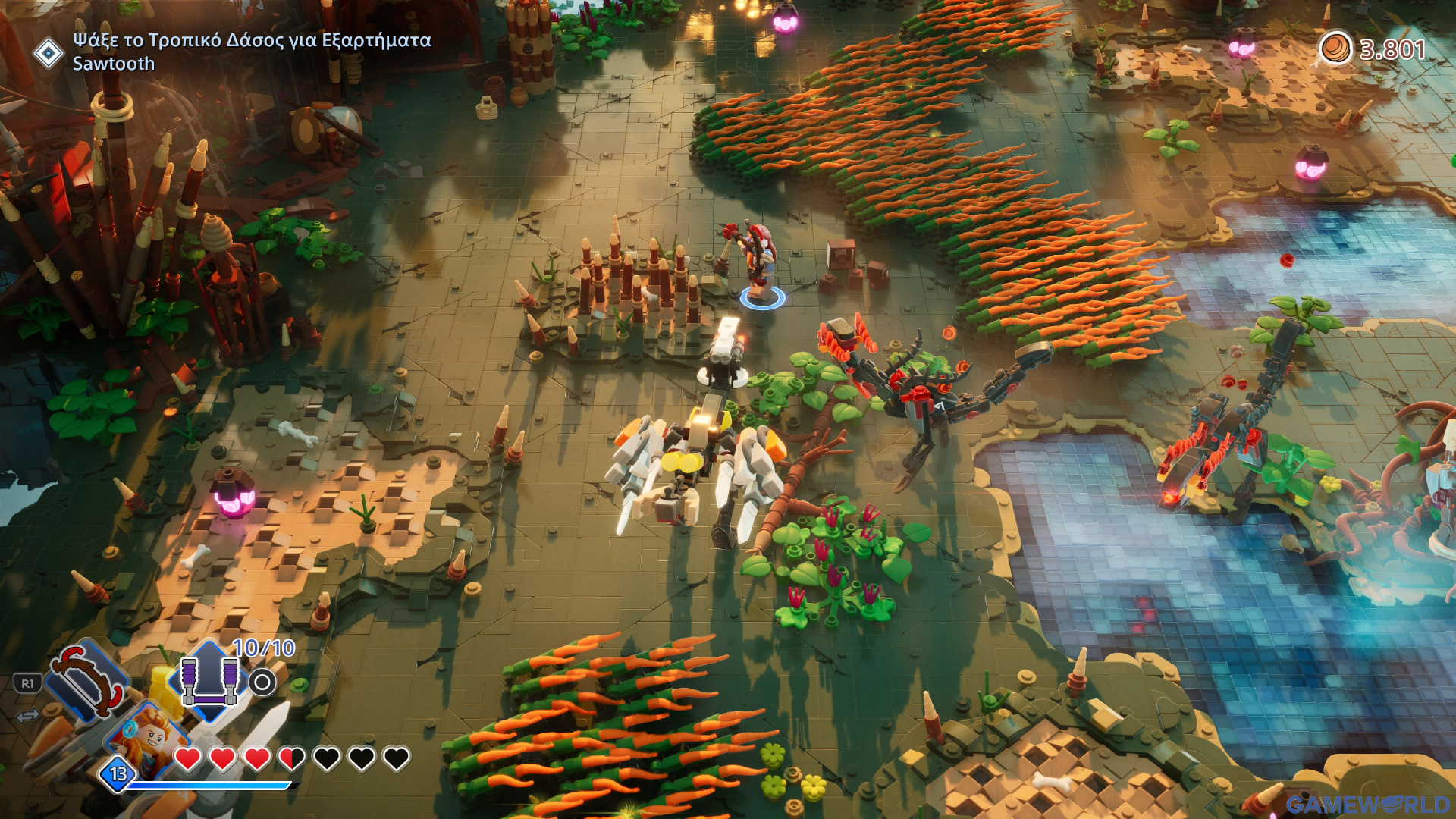Click the quest diamond marker icon
Viewport: 1456px width, 819px height.
click(x=49, y=53)
